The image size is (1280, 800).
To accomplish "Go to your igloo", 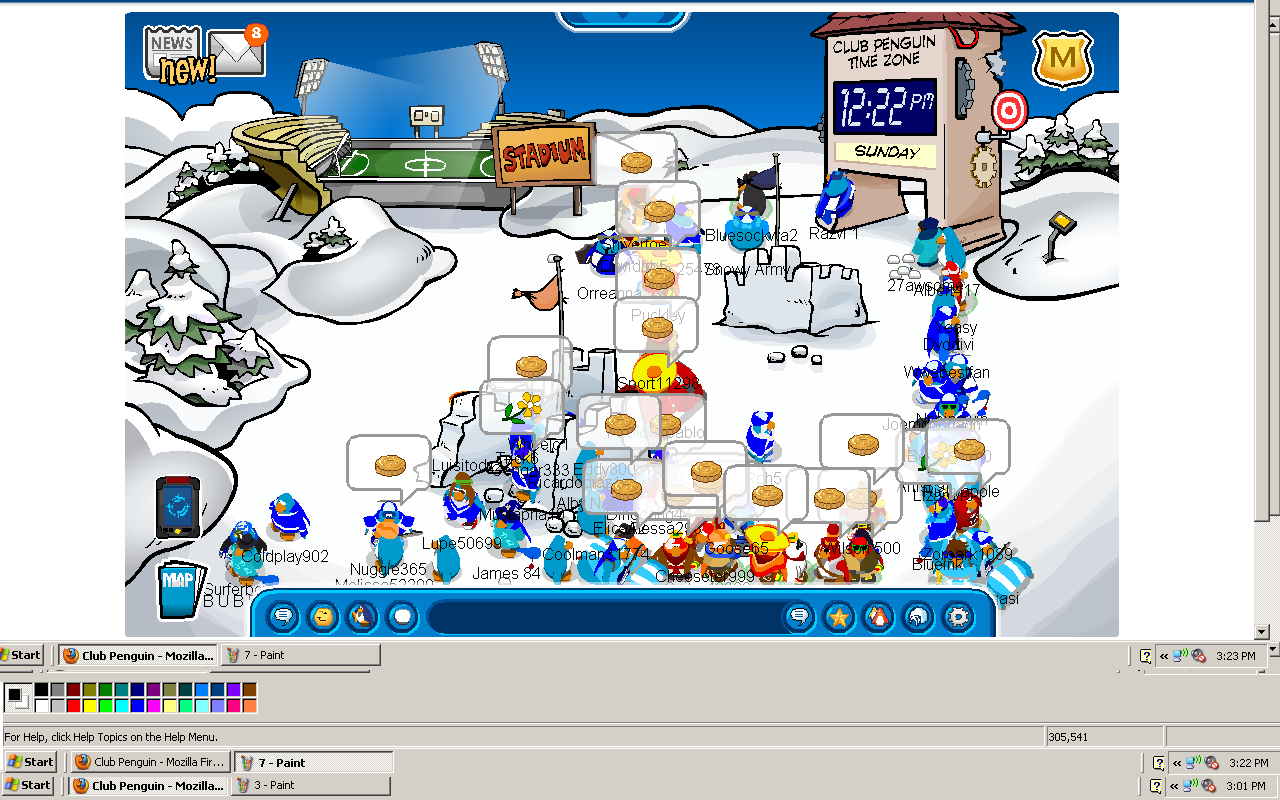I will [918, 617].
